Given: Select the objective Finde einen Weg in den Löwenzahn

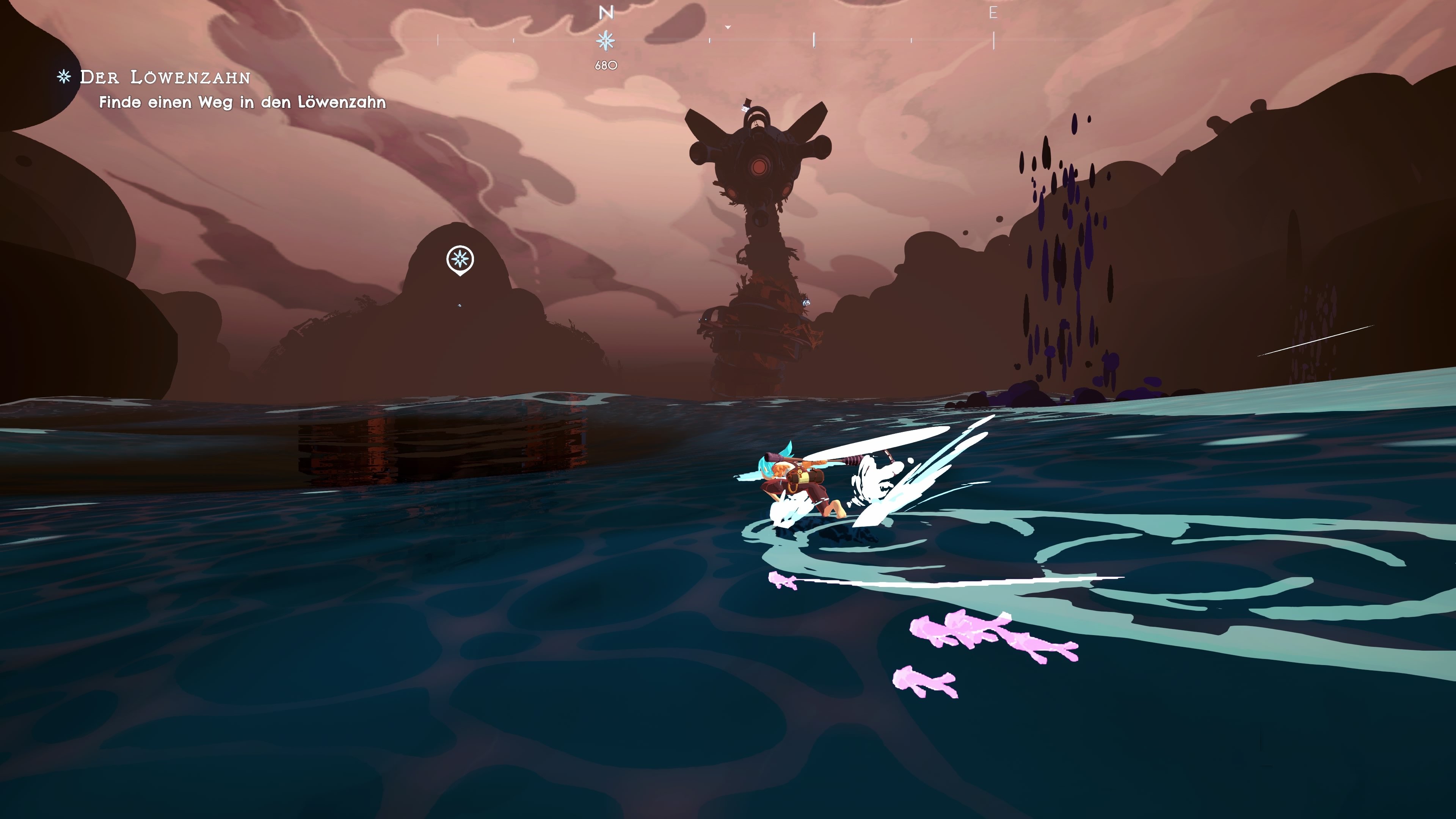Looking at the screenshot, I should click(x=243, y=104).
